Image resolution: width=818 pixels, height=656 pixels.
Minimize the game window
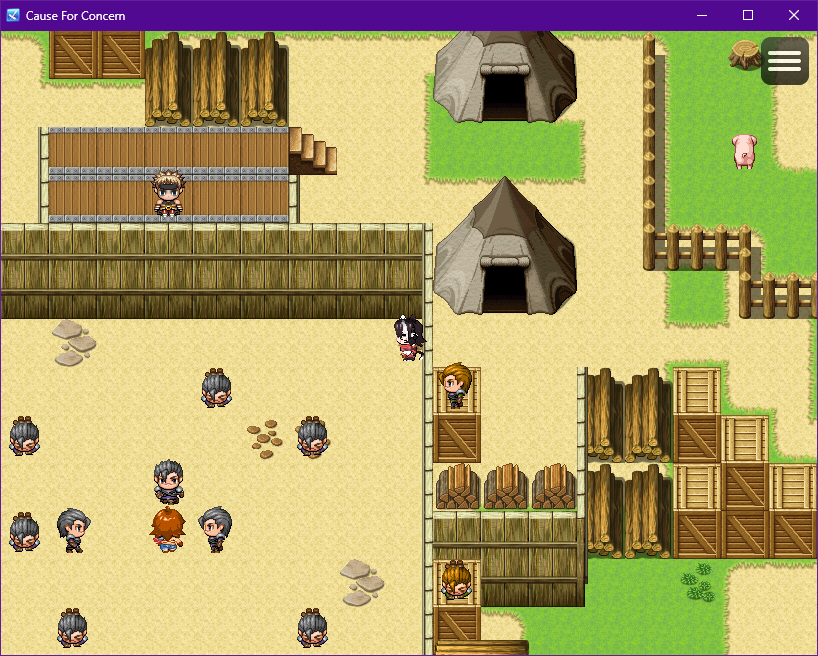point(702,15)
